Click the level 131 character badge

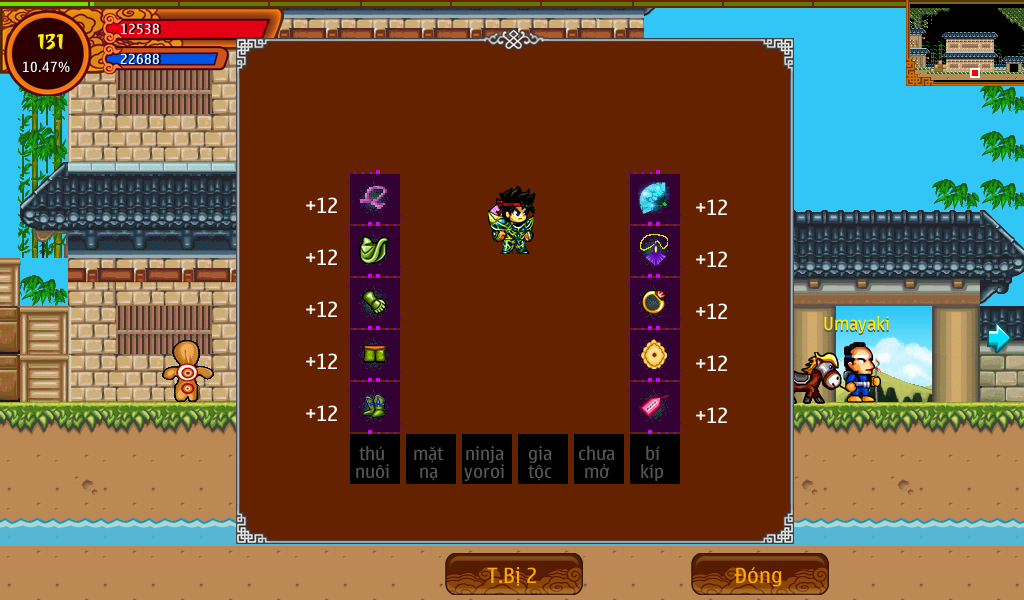click(x=47, y=53)
